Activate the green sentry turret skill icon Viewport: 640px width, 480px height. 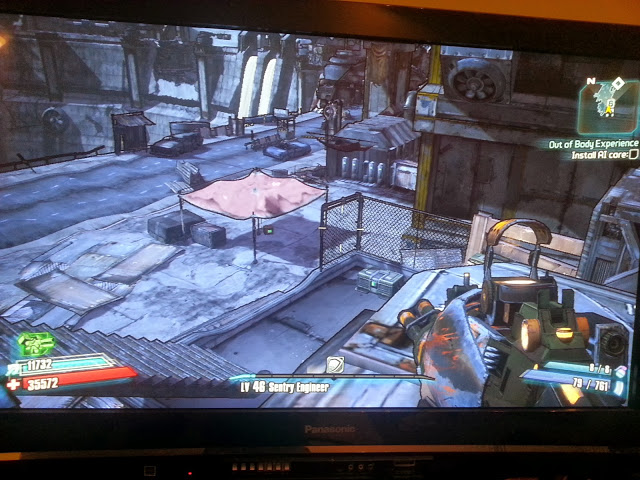click(x=36, y=345)
